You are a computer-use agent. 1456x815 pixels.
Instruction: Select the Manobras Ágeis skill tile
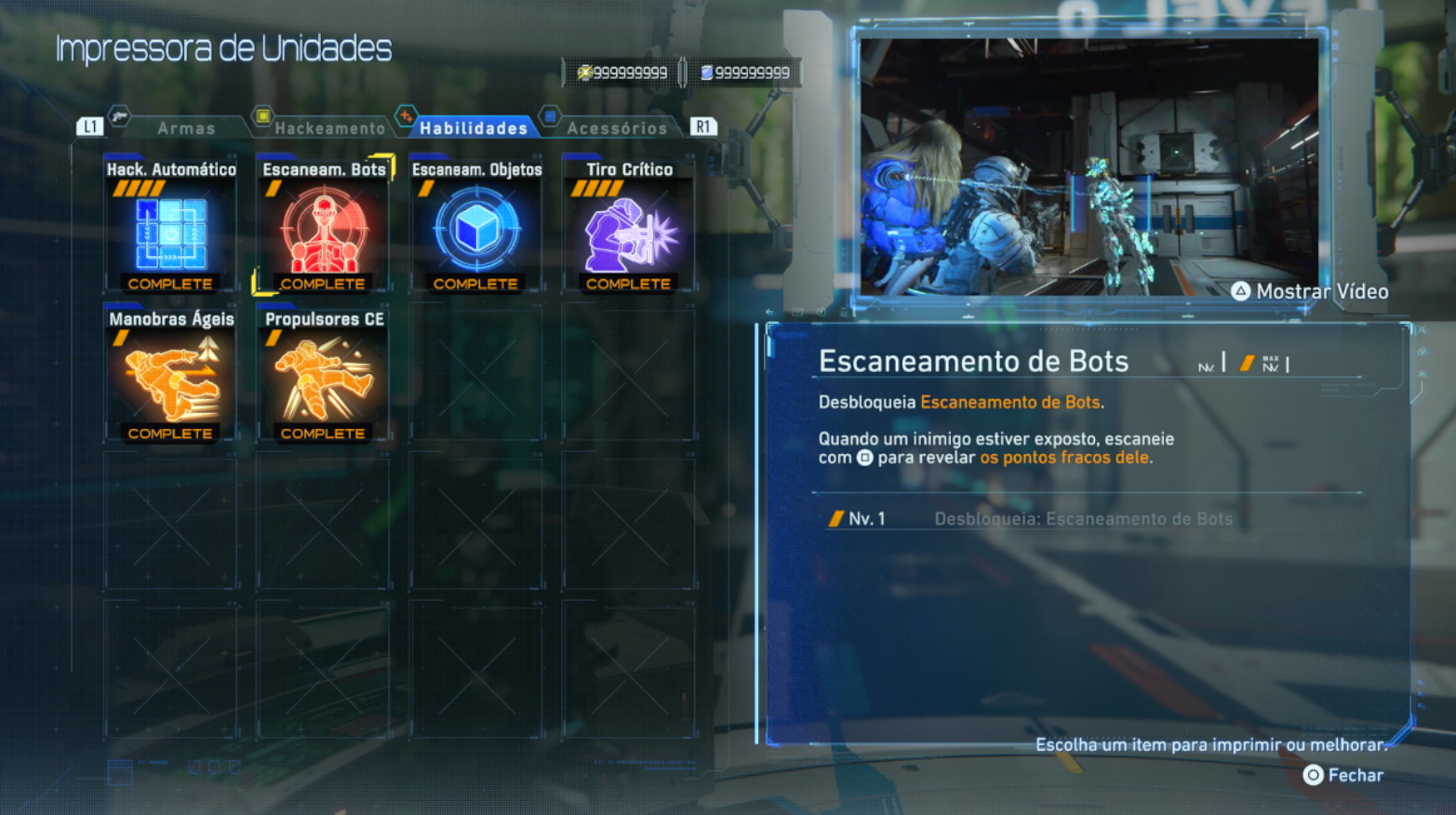170,376
